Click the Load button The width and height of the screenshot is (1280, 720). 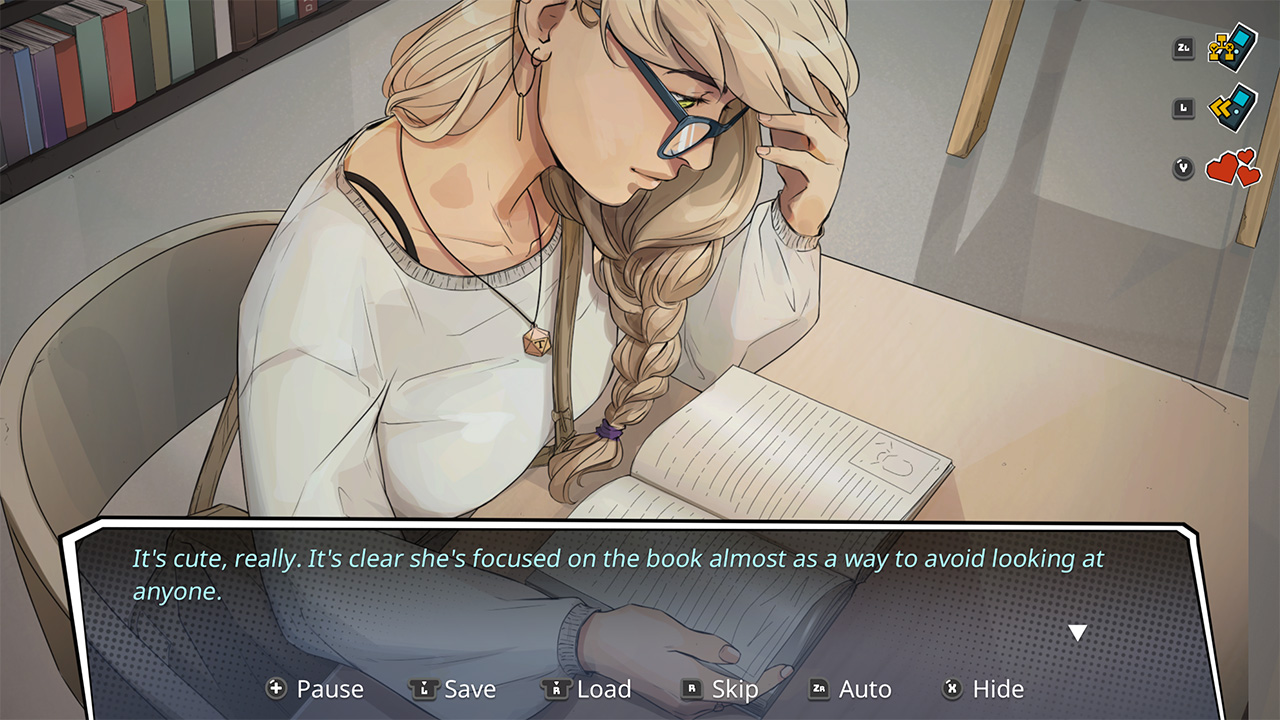coord(604,689)
